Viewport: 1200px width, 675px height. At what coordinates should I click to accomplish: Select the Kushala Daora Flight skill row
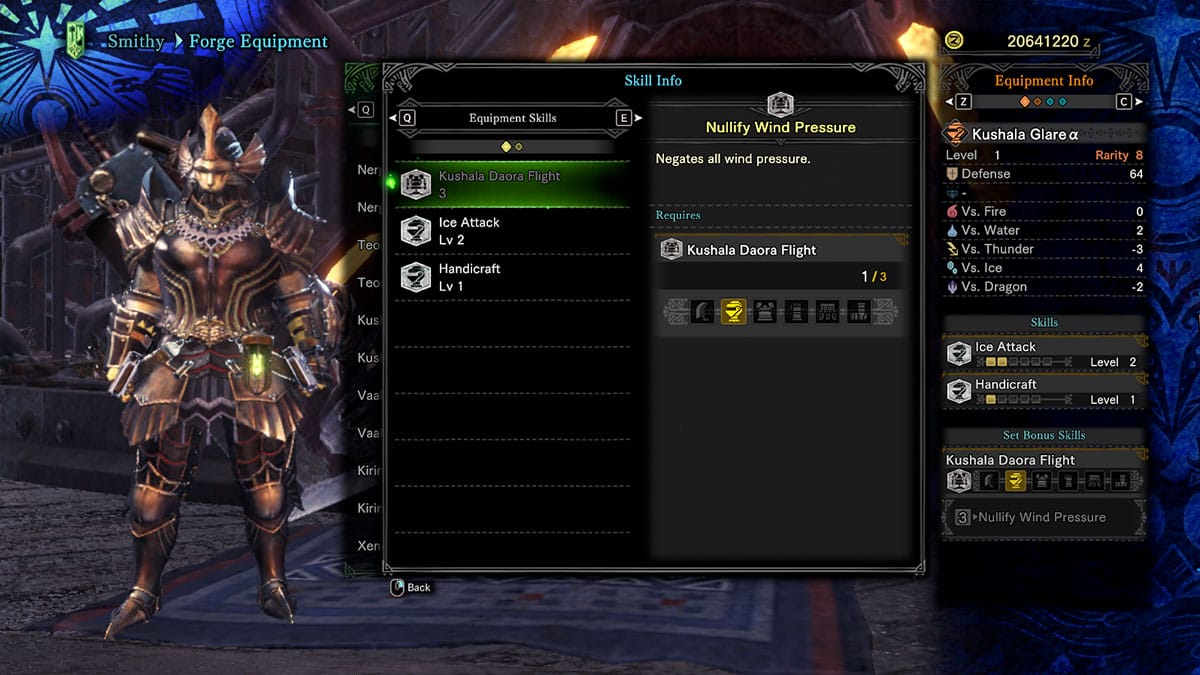(512, 184)
